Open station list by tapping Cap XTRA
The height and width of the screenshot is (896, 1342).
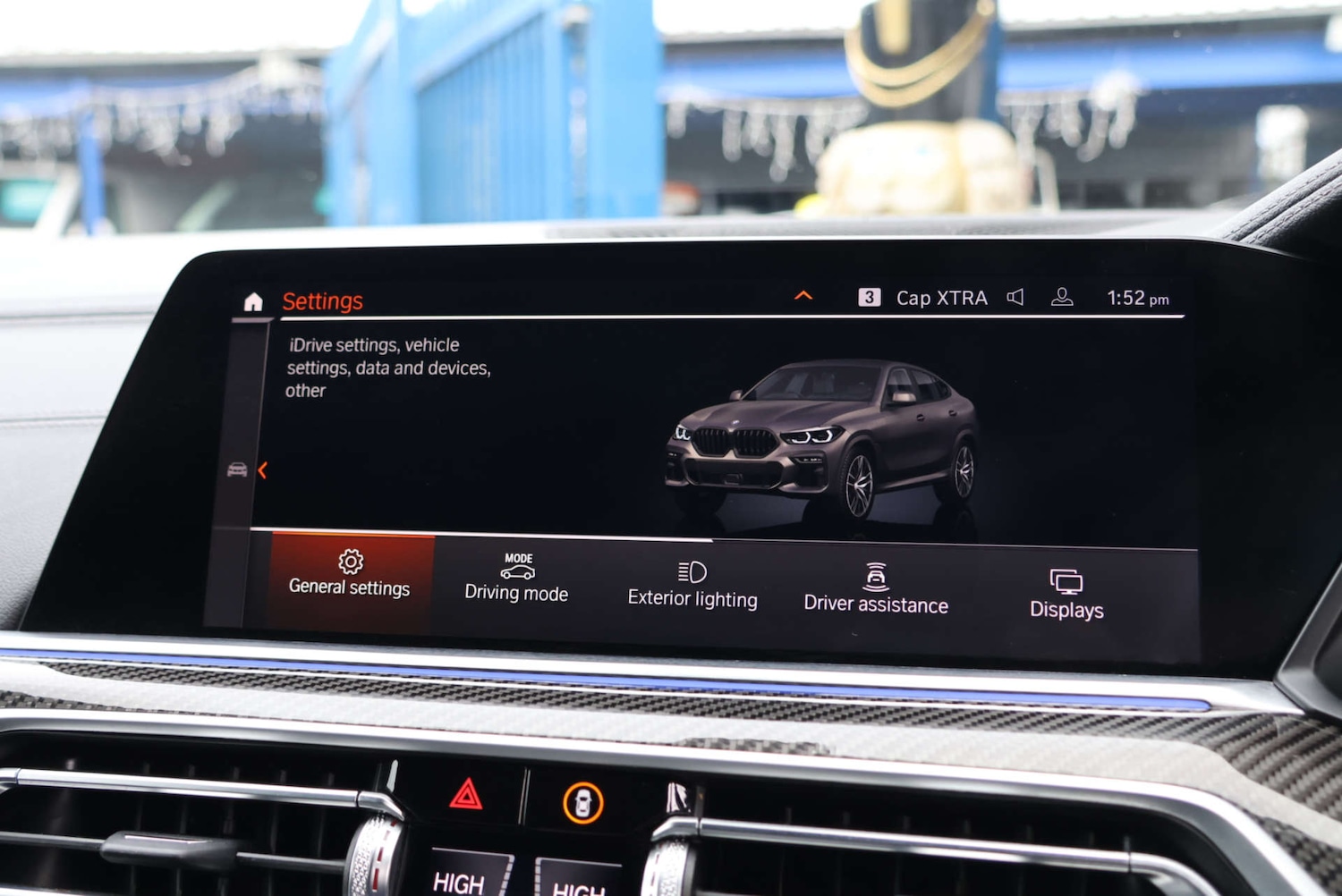click(x=941, y=298)
